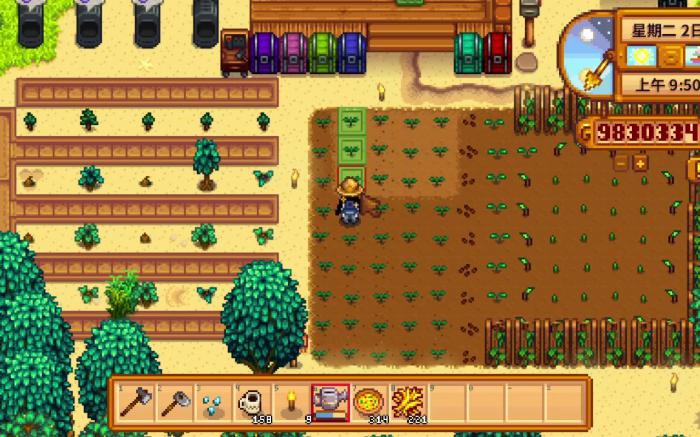Choose the blue sprinkler item slot

212,402
